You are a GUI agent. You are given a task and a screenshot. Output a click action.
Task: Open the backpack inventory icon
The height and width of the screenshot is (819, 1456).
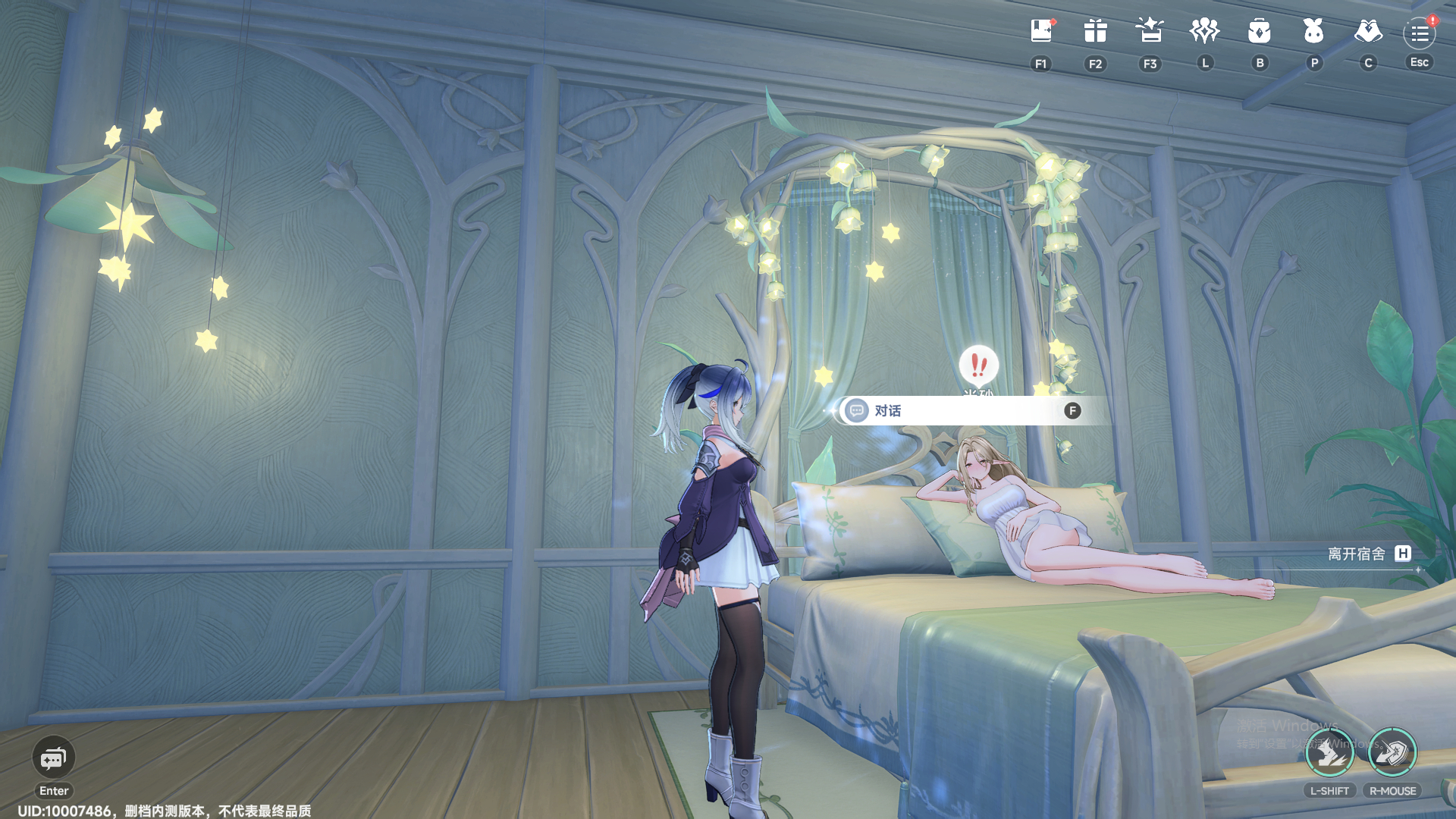click(1259, 31)
